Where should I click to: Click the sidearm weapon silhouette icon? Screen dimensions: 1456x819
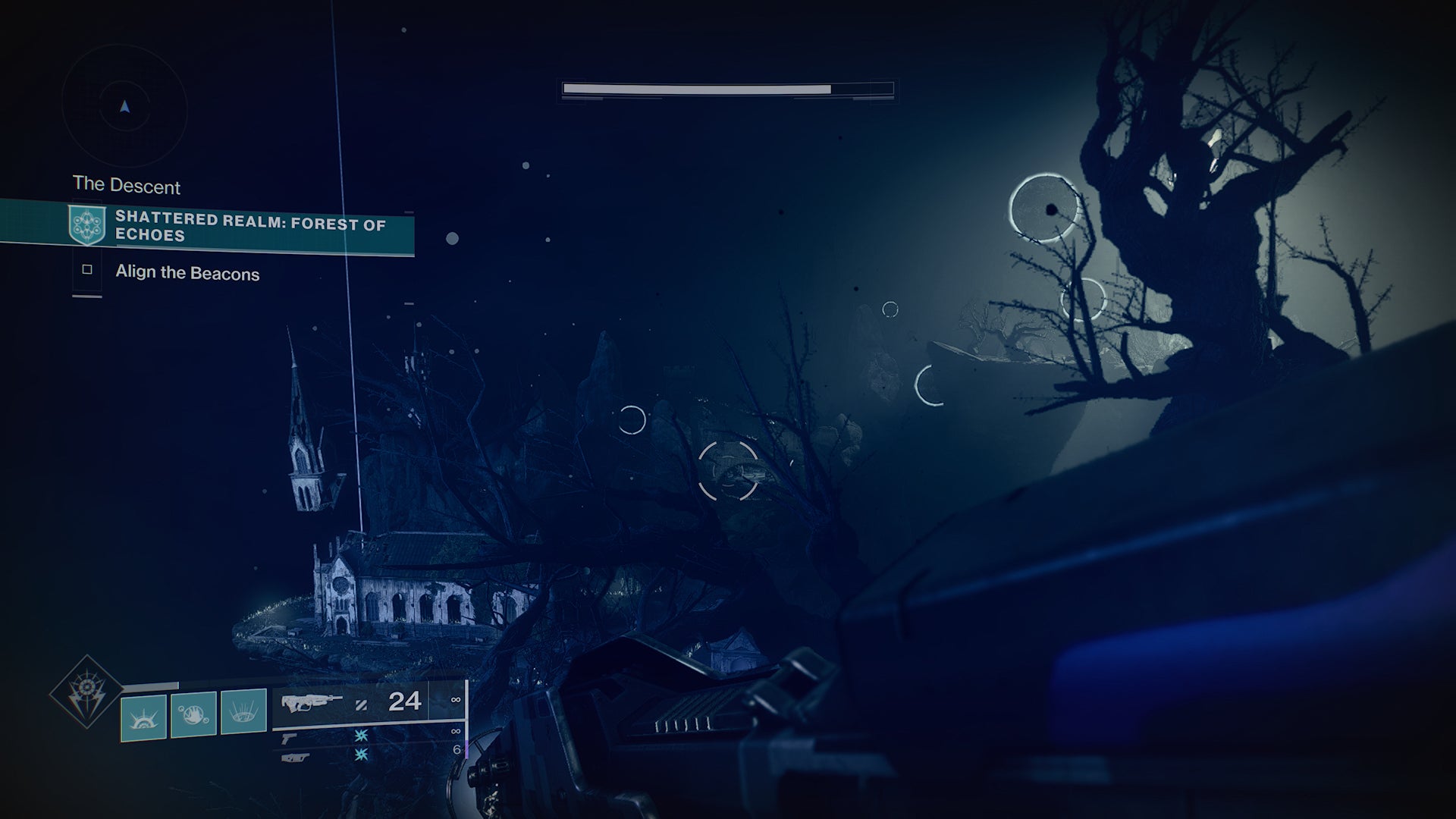(x=290, y=741)
